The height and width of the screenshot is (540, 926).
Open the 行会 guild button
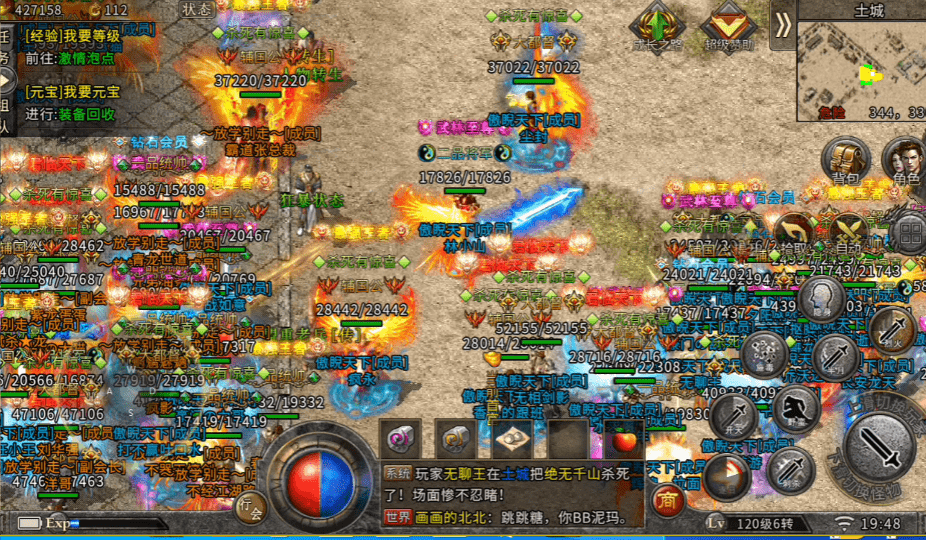click(x=252, y=506)
